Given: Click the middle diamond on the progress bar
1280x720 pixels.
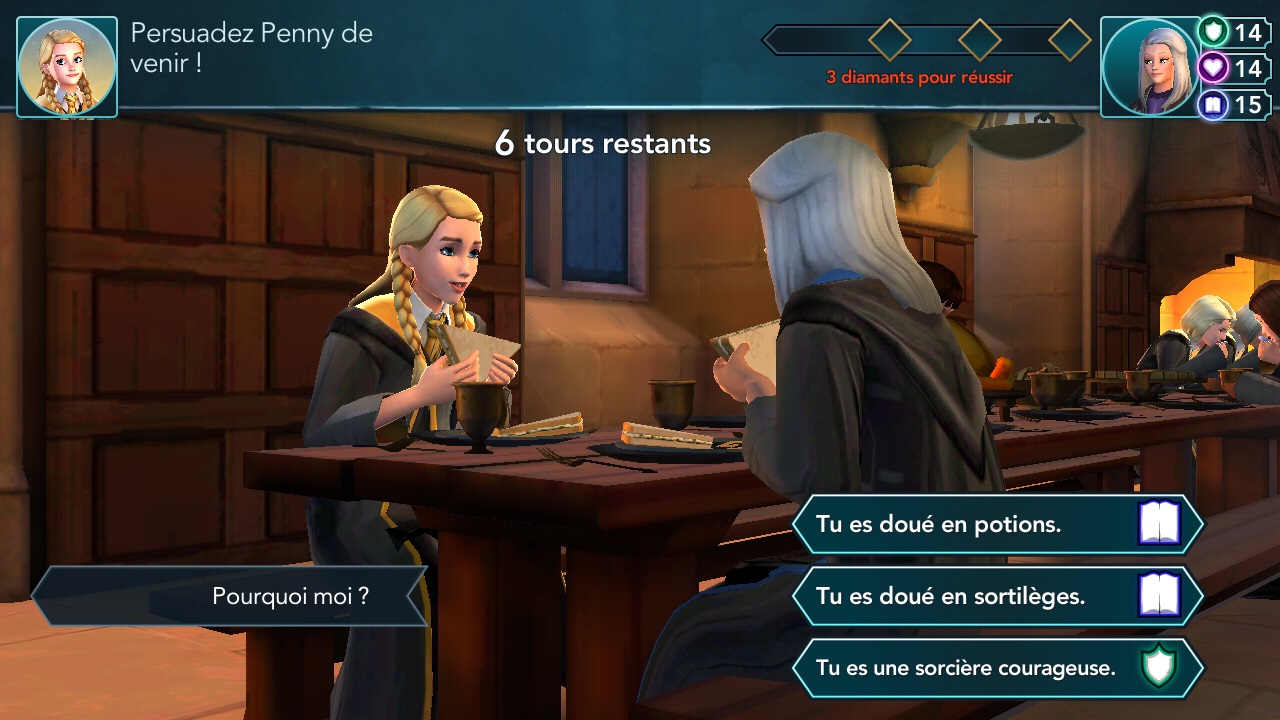Looking at the screenshot, I should [978, 40].
